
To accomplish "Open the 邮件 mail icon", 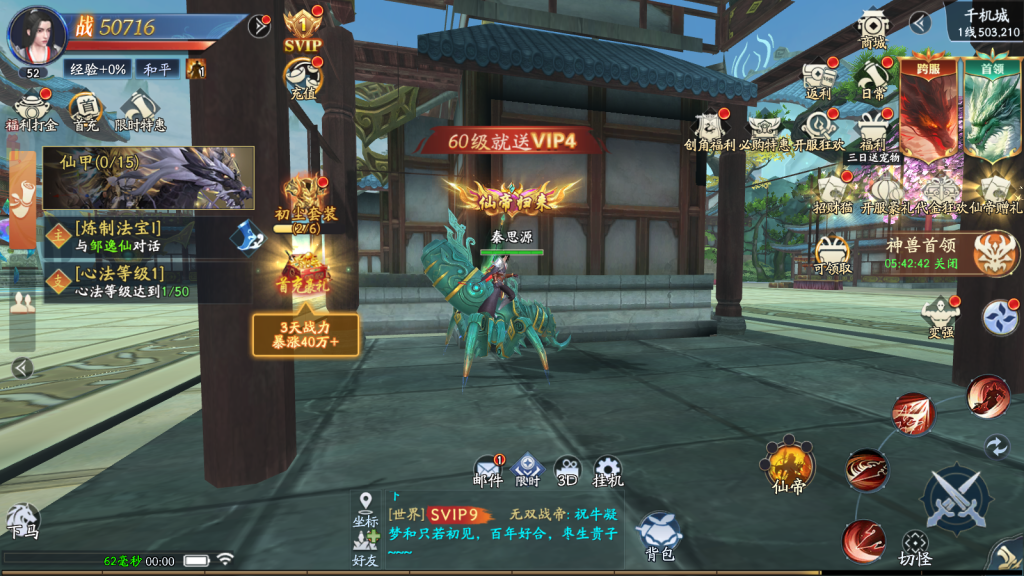I will coord(488,469).
